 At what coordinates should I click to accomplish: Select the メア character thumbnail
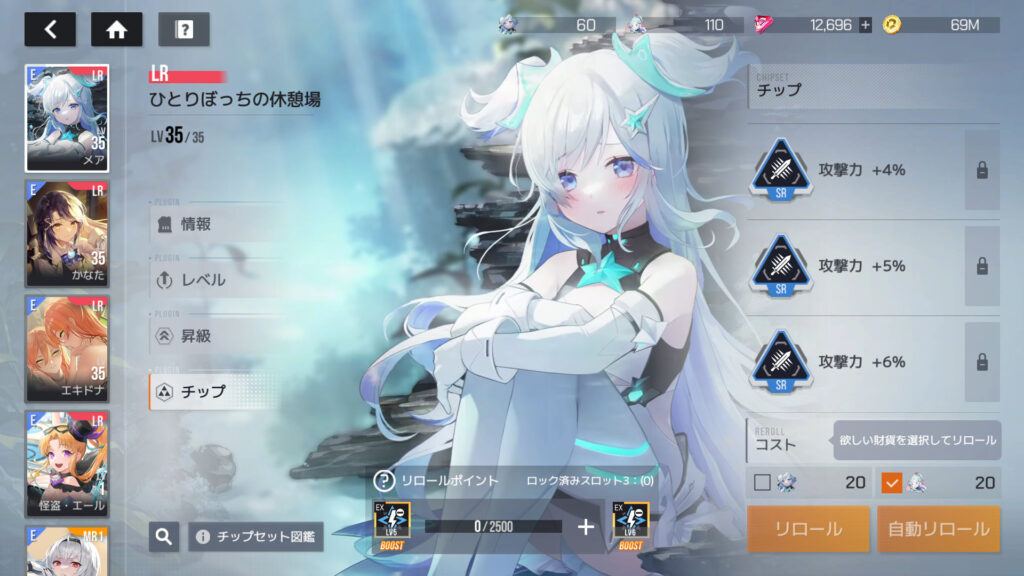[x=67, y=119]
